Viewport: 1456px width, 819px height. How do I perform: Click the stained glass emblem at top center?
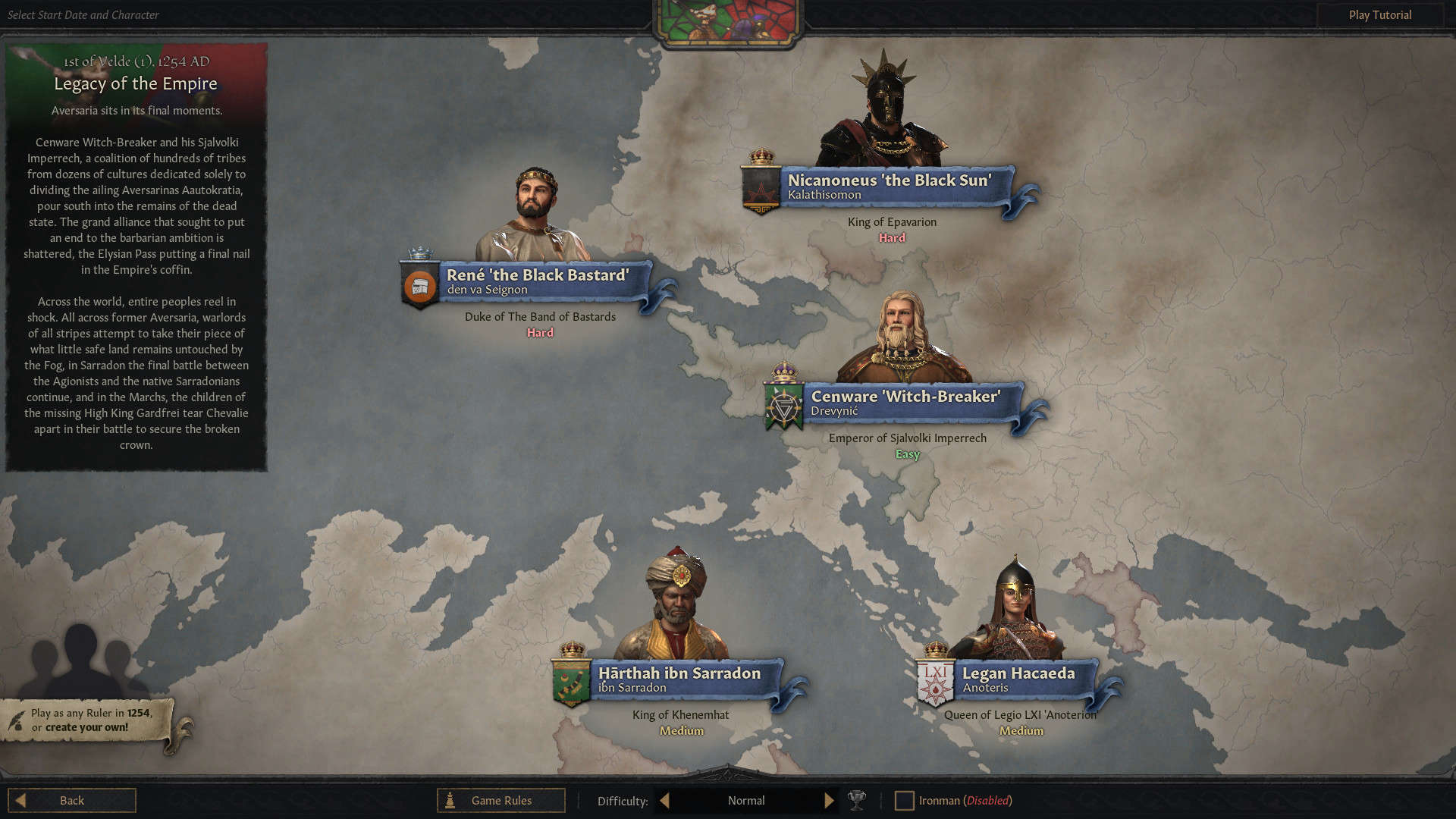click(x=727, y=18)
